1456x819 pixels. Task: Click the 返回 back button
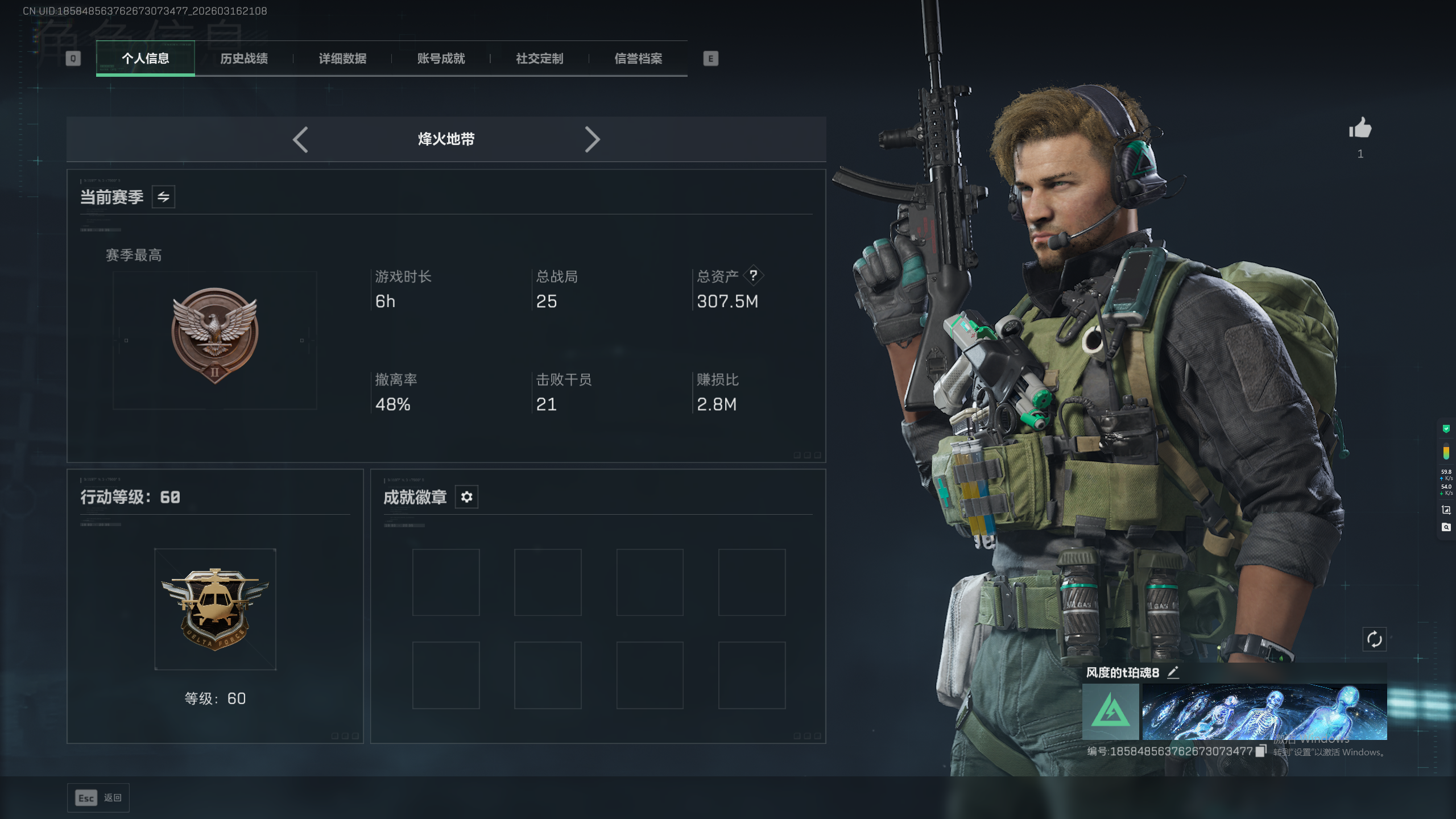pyautogui.click(x=98, y=798)
